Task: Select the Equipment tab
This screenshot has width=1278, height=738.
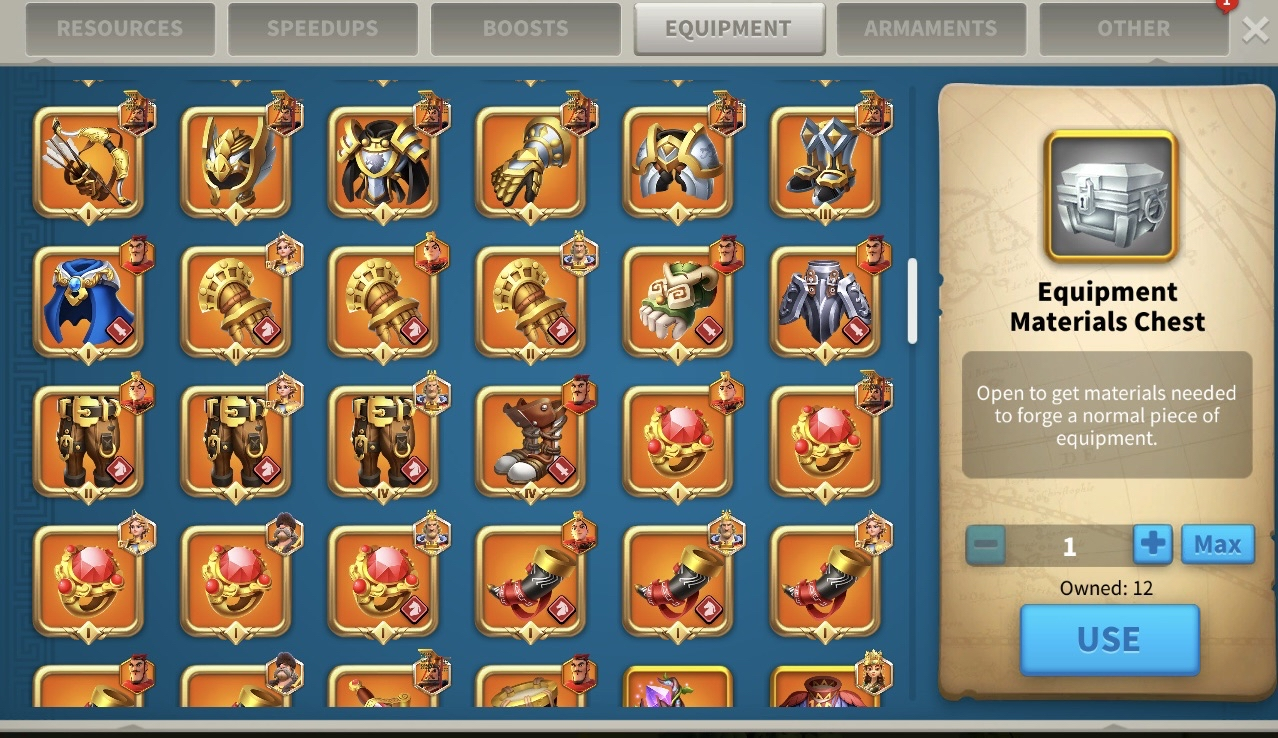Action: 729,29
